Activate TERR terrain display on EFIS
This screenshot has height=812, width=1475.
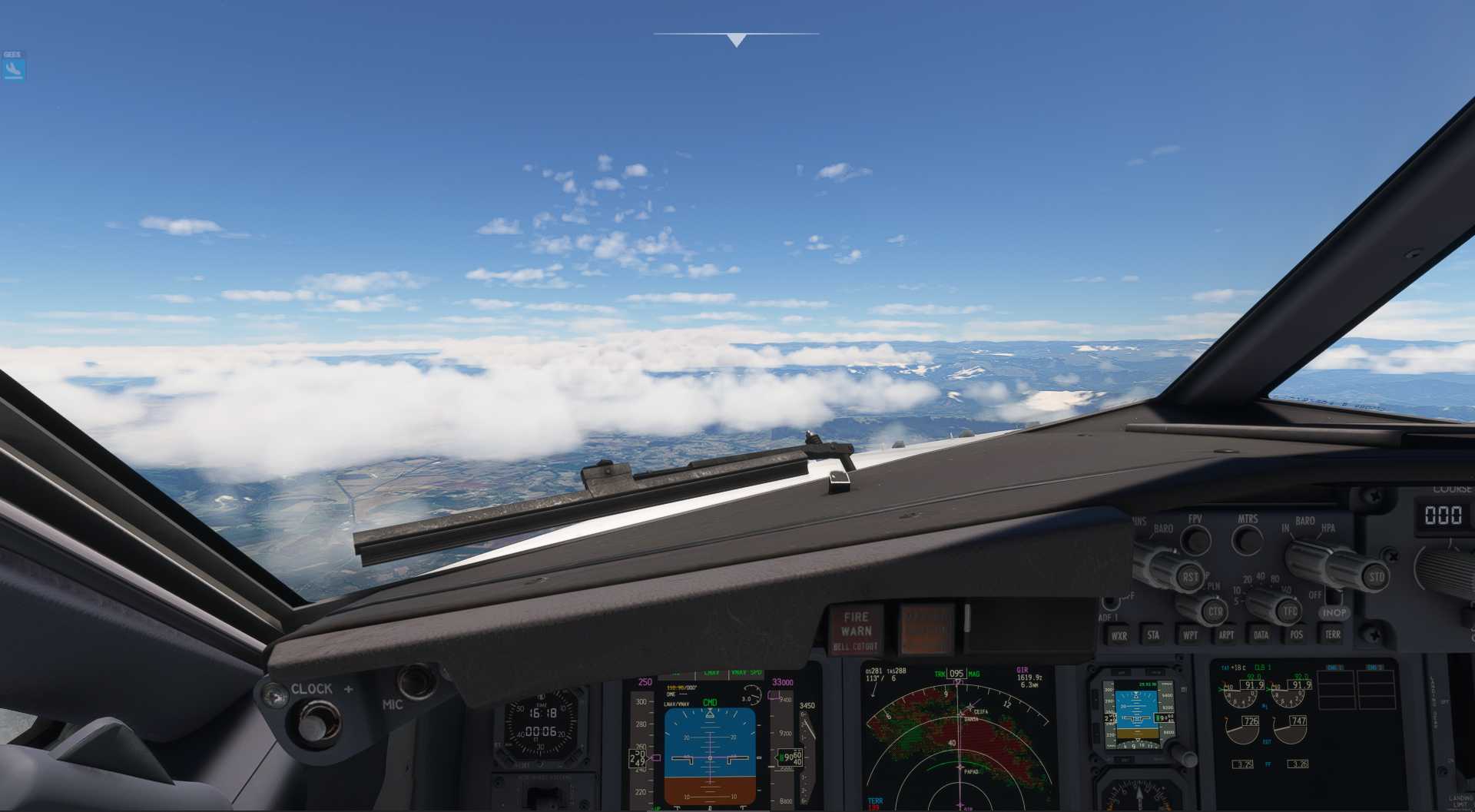[x=1334, y=635]
